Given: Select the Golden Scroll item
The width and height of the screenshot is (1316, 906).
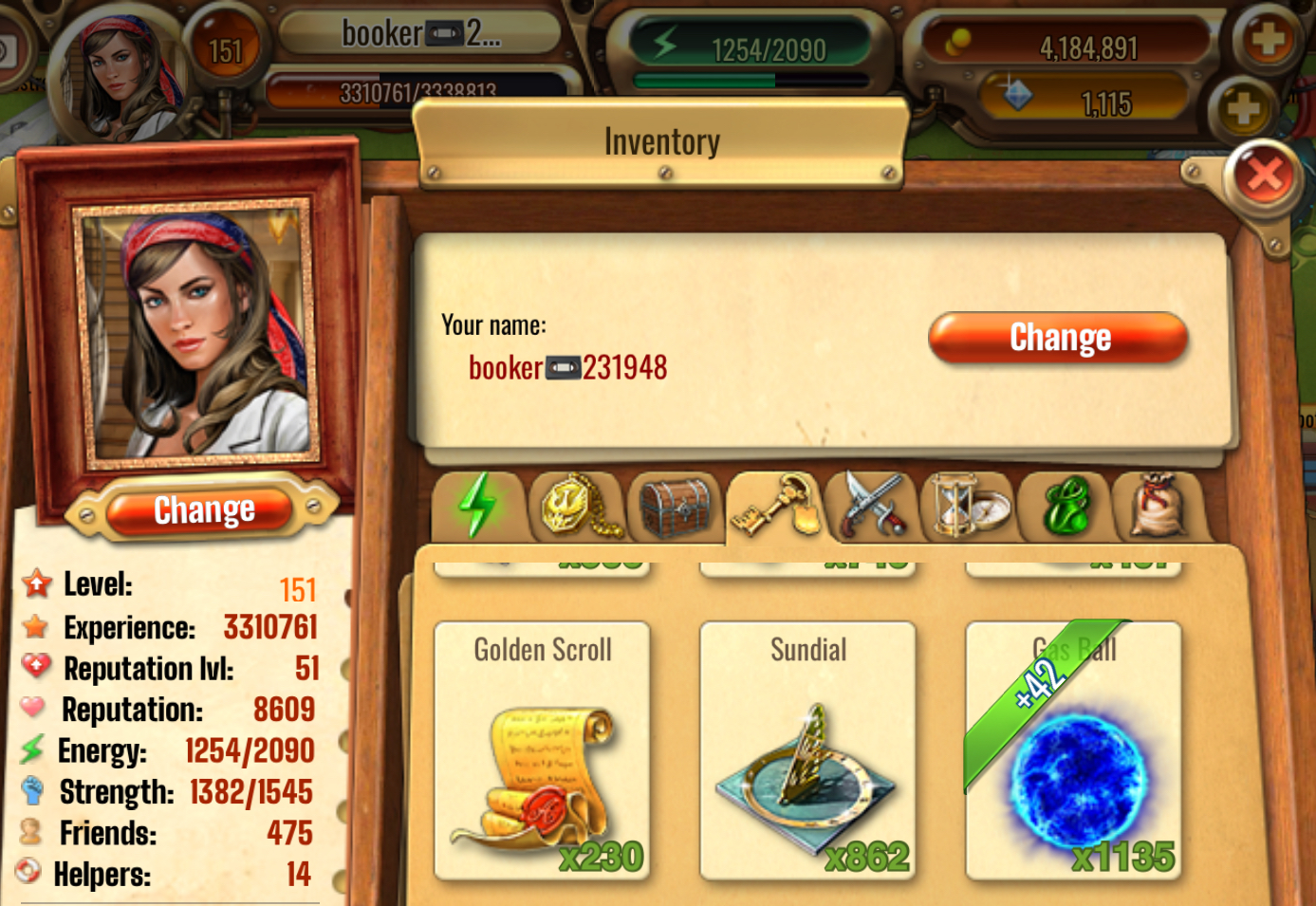Looking at the screenshot, I should (x=543, y=751).
